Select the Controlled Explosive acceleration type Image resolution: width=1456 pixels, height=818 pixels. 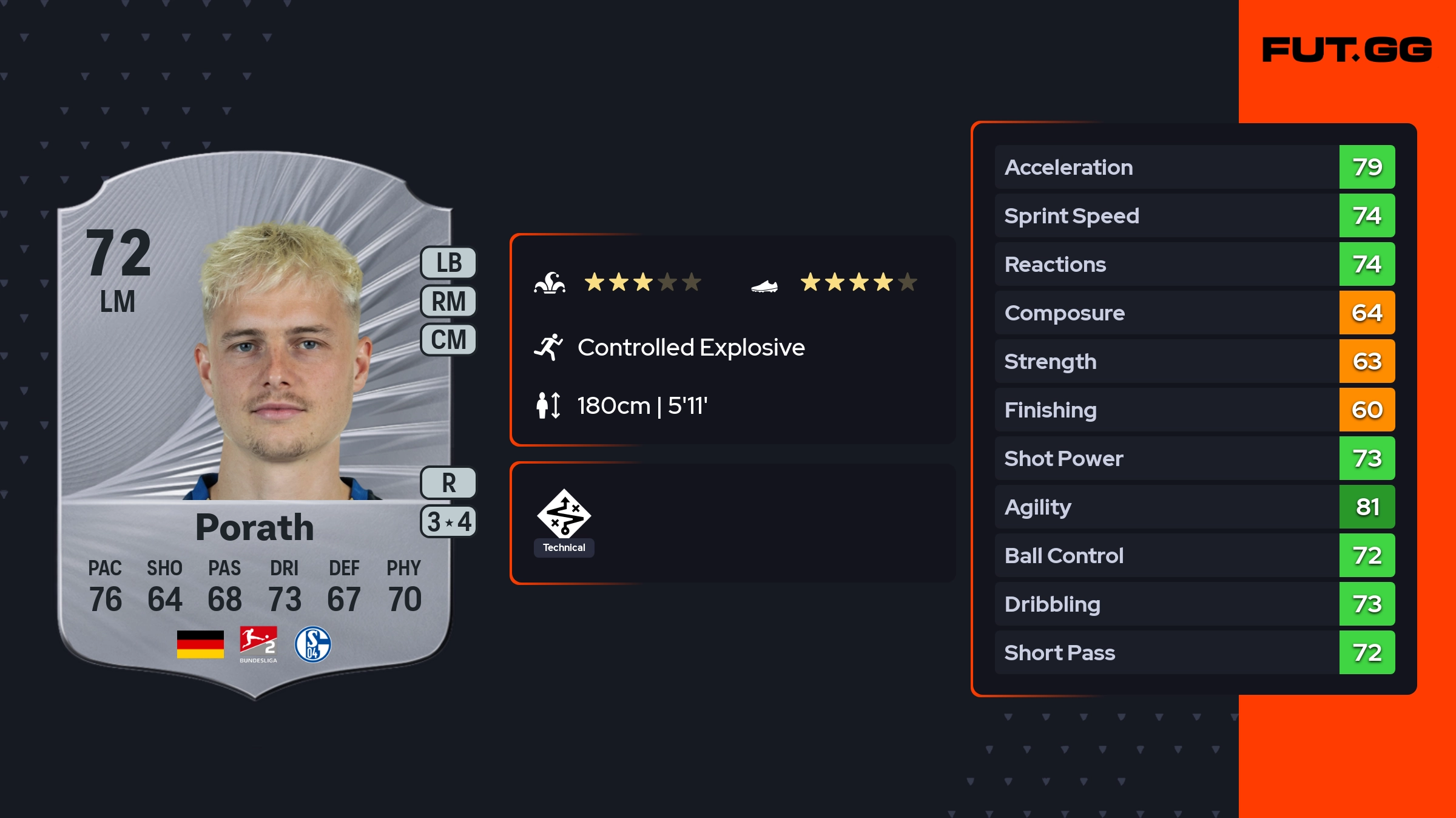click(690, 348)
